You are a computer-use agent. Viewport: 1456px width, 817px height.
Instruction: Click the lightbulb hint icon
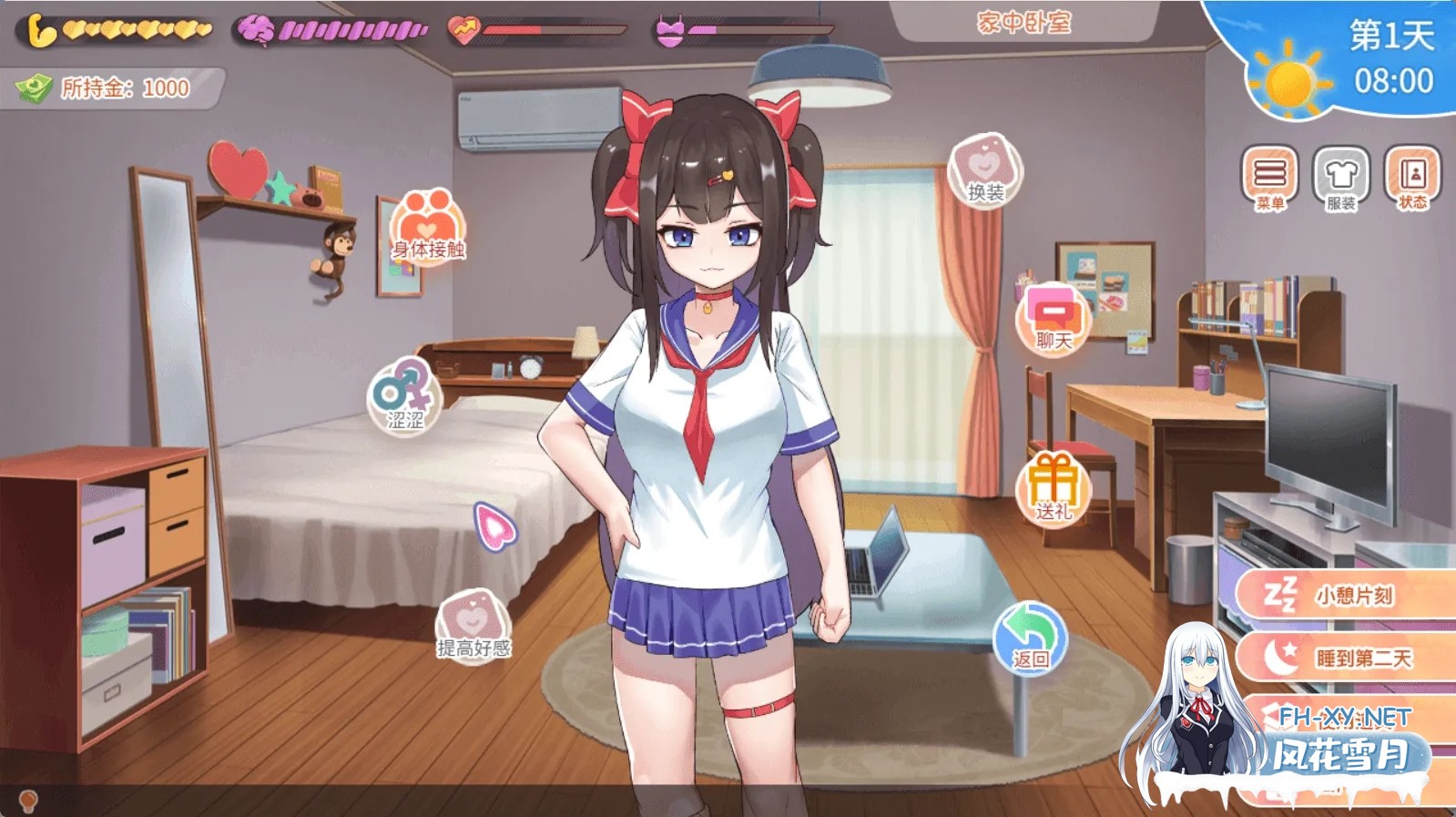(x=28, y=801)
